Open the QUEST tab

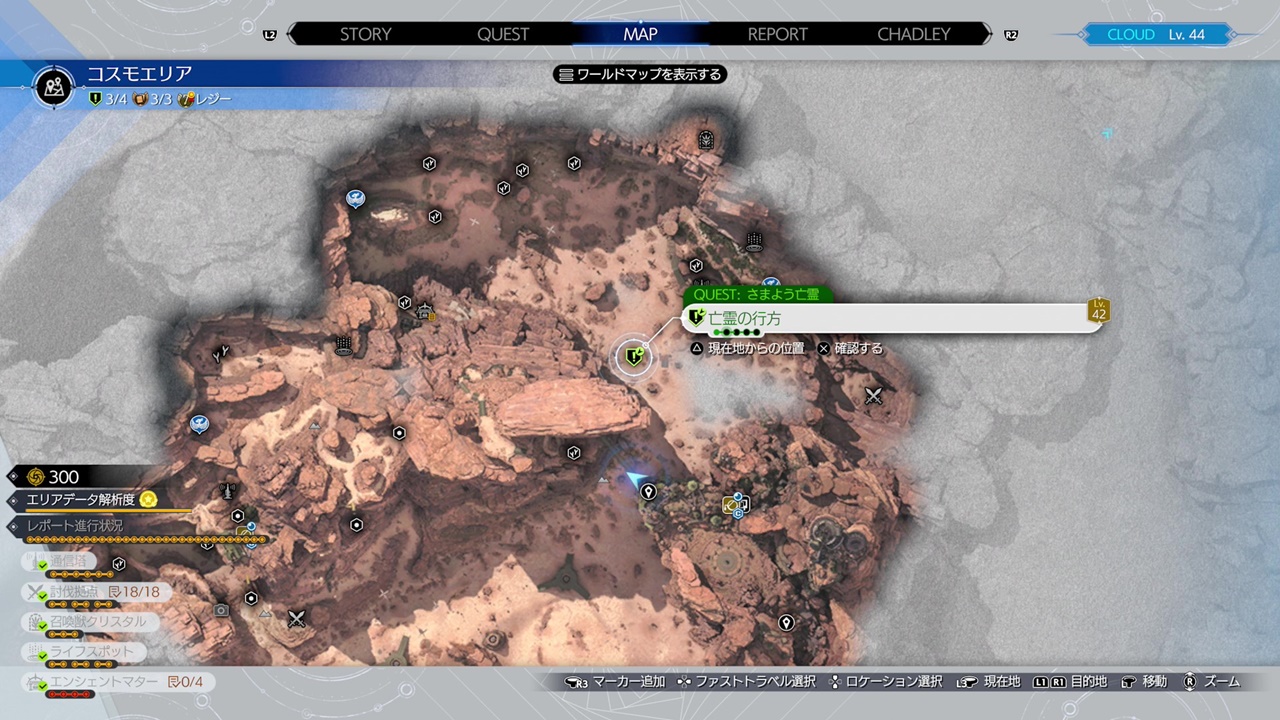[x=503, y=34]
